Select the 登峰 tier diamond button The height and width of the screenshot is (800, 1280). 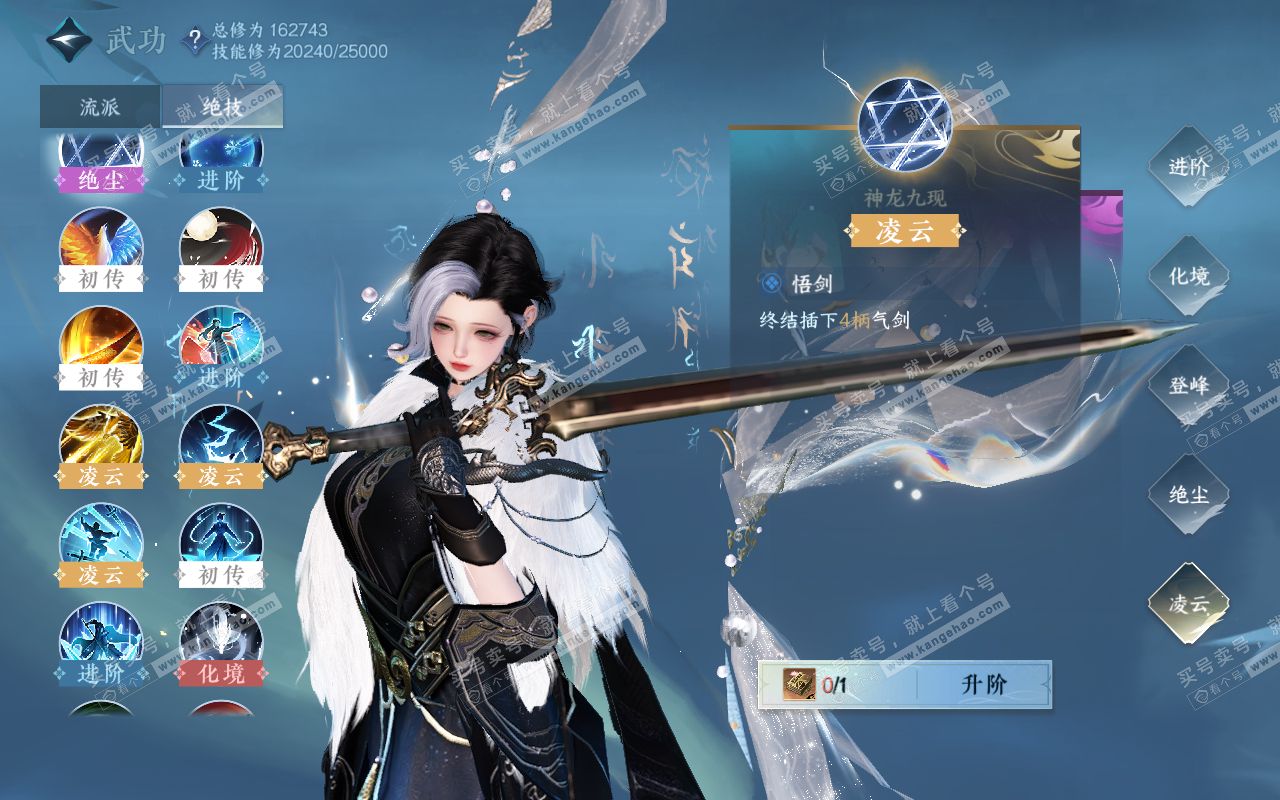click(x=1188, y=385)
